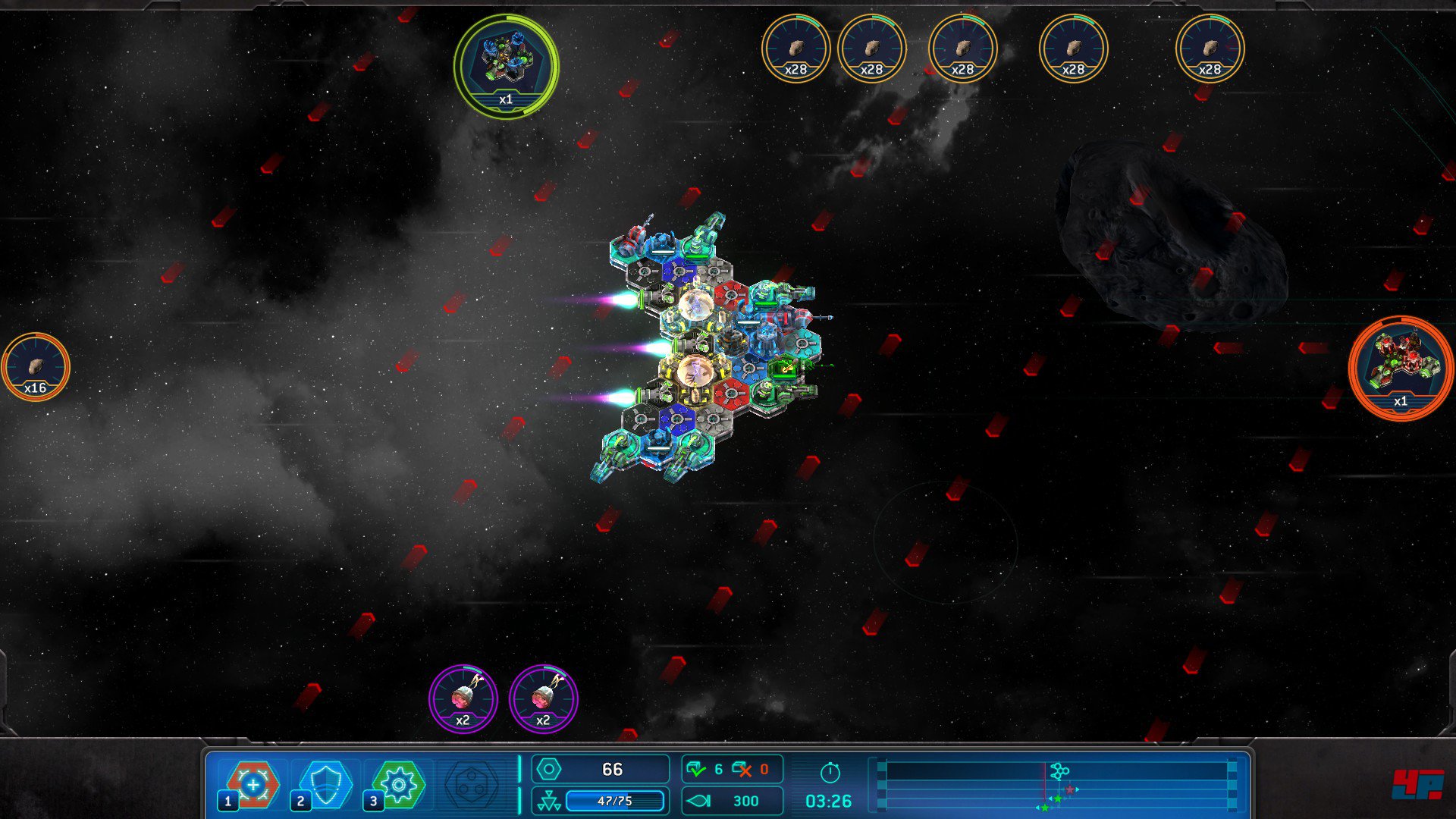Screen dimensions: 1456x819
Task: Click the x16 asteroid wave indicator
Action: (x=36, y=367)
